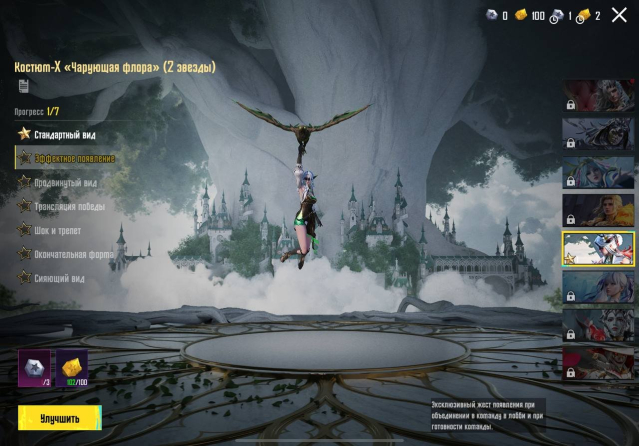Open the Трансляция победы stage

[68, 207]
